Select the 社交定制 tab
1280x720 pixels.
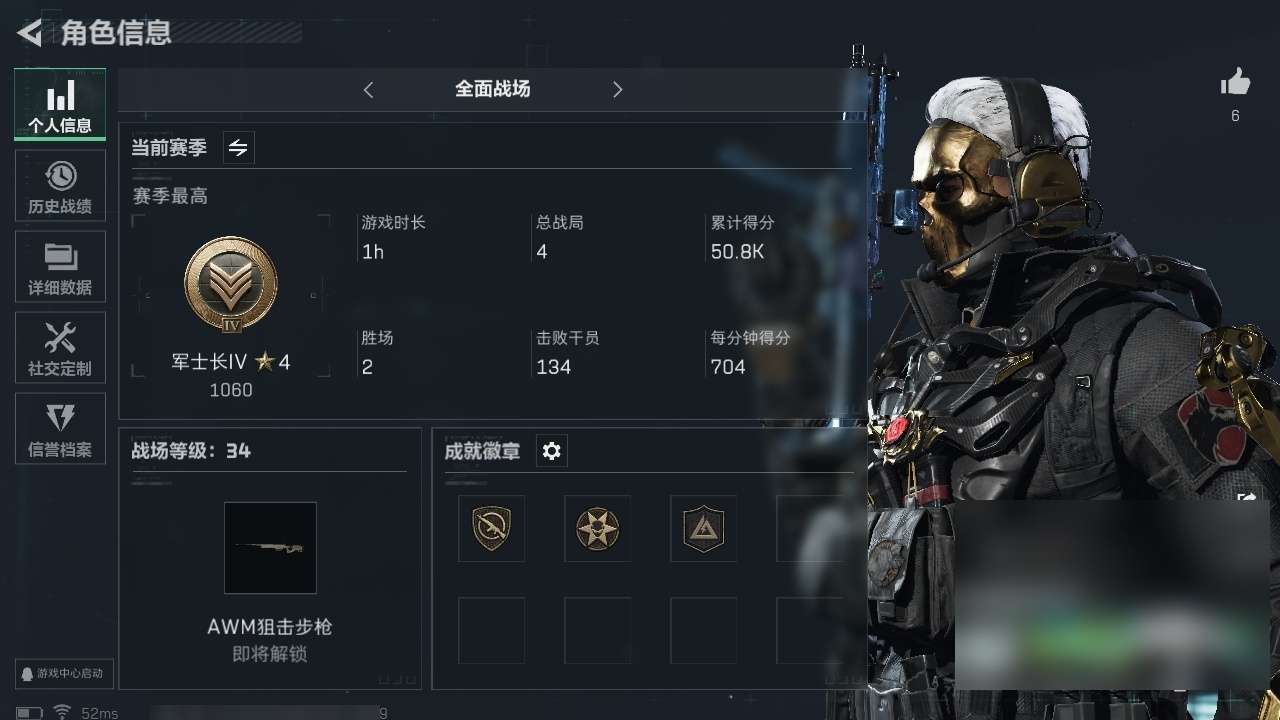[60, 348]
